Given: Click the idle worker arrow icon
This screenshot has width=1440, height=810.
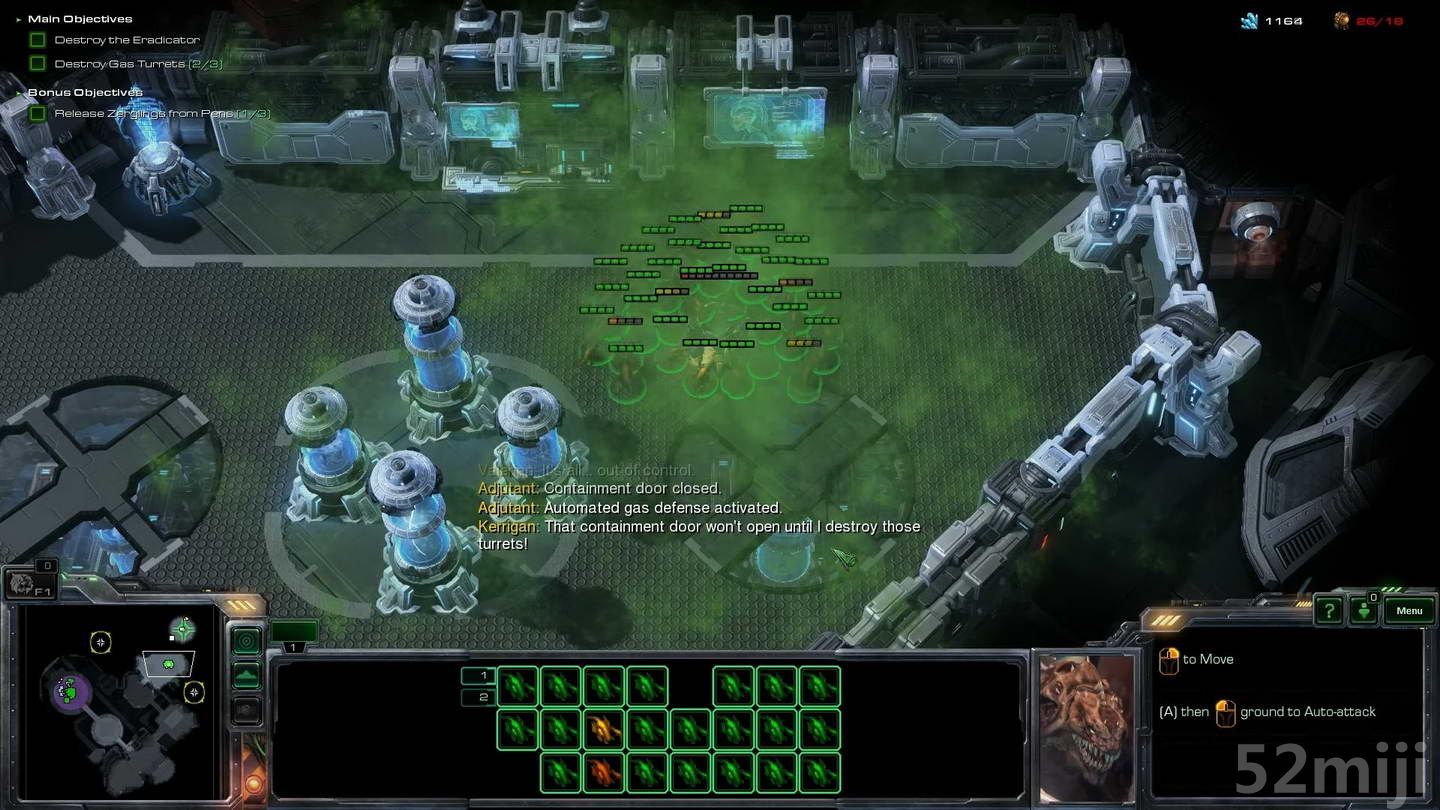Looking at the screenshot, I should (1364, 612).
